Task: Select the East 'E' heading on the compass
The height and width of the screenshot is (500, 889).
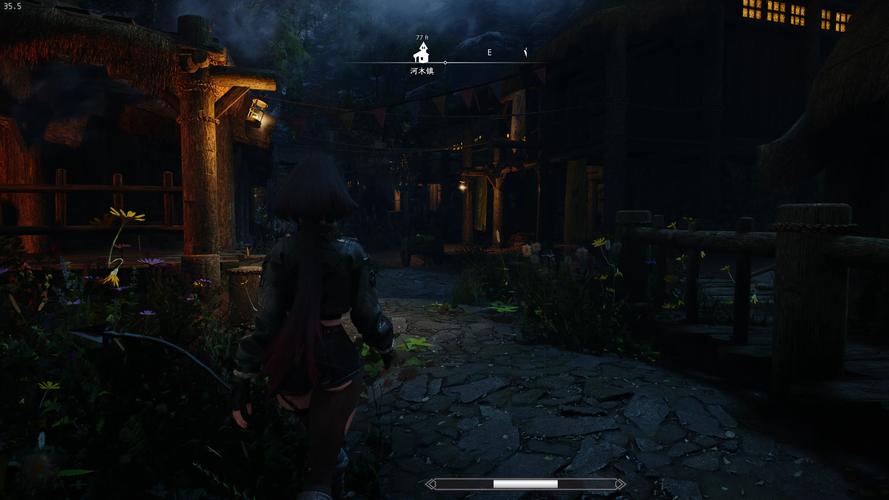Action: [x=489, y=52]
